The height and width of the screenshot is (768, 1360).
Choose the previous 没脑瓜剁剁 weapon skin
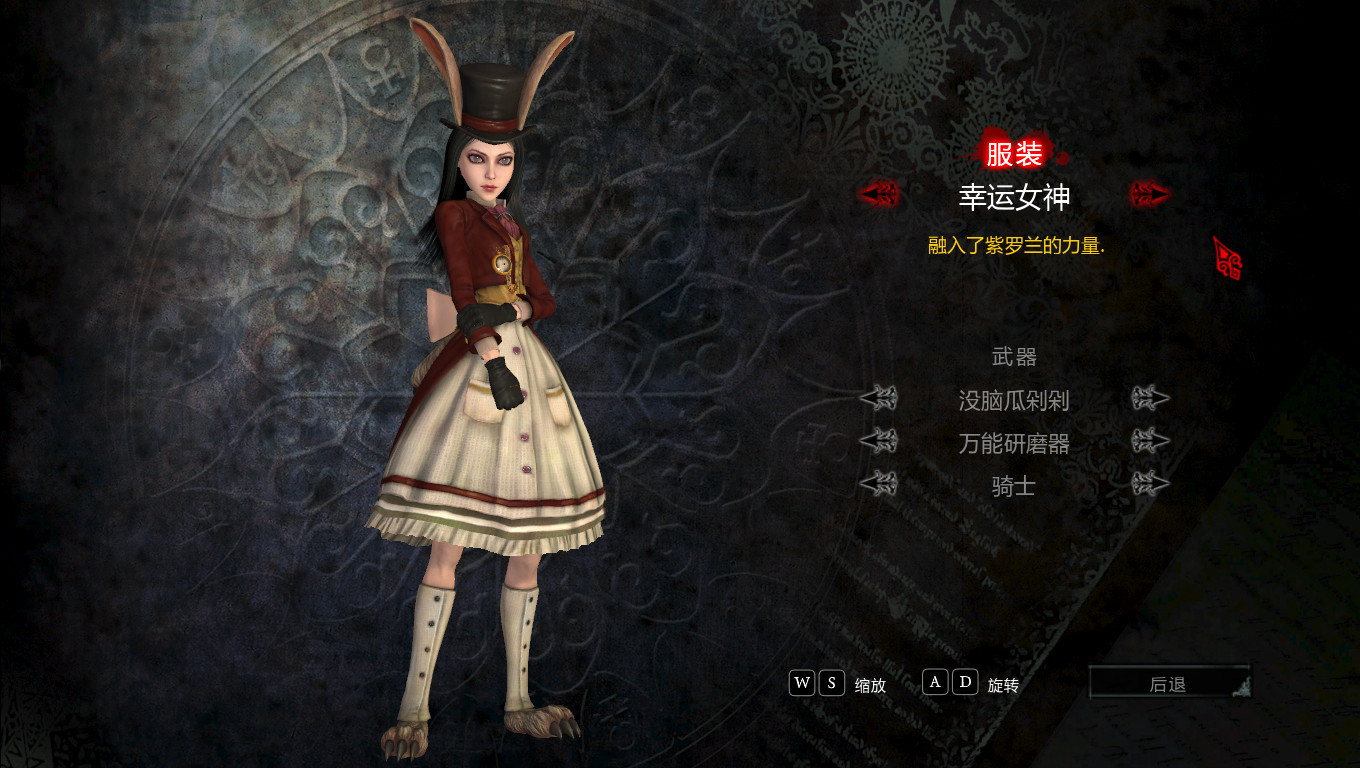879,399
